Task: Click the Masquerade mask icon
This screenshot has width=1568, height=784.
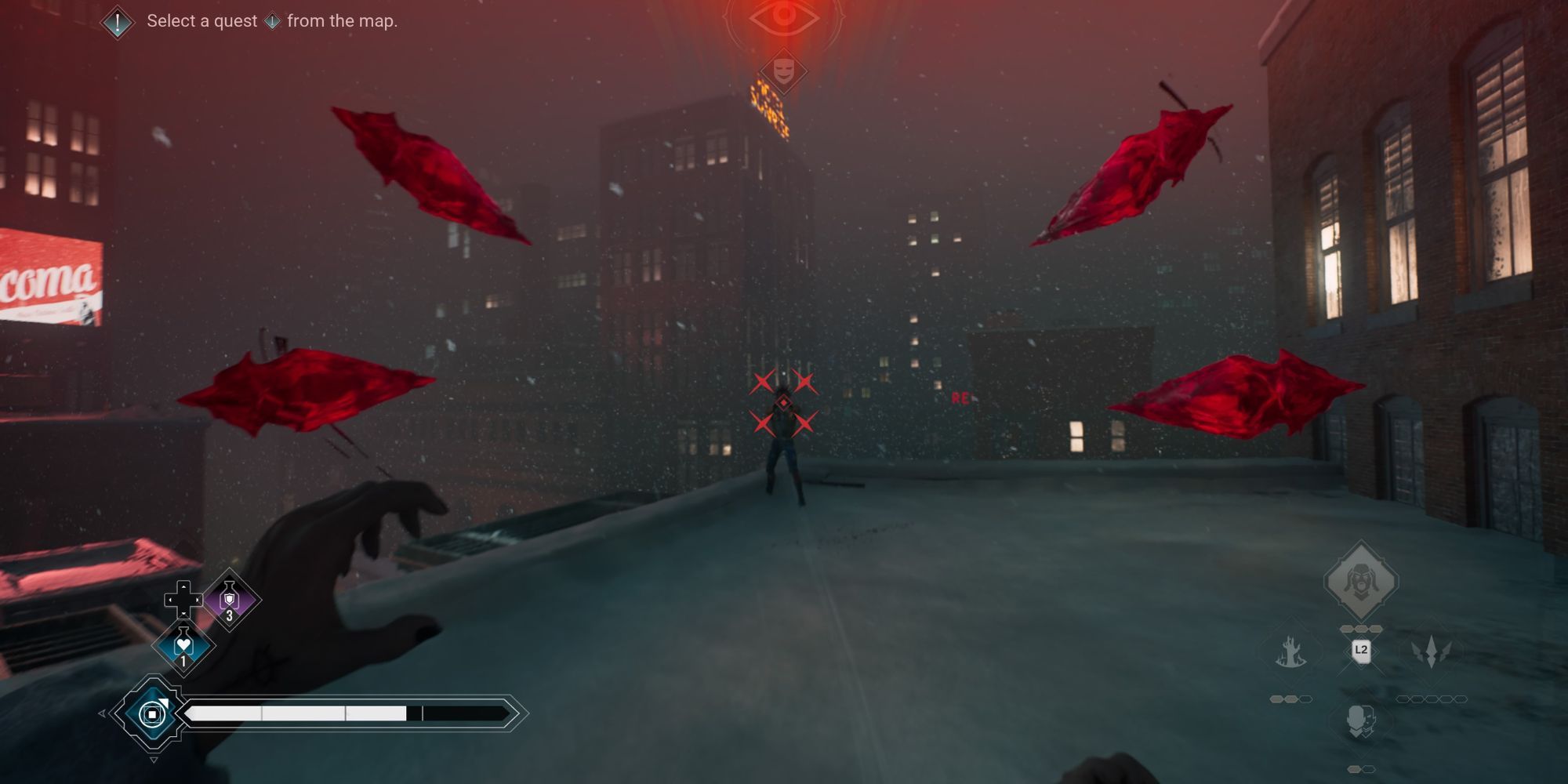Action: pos(783,72)
